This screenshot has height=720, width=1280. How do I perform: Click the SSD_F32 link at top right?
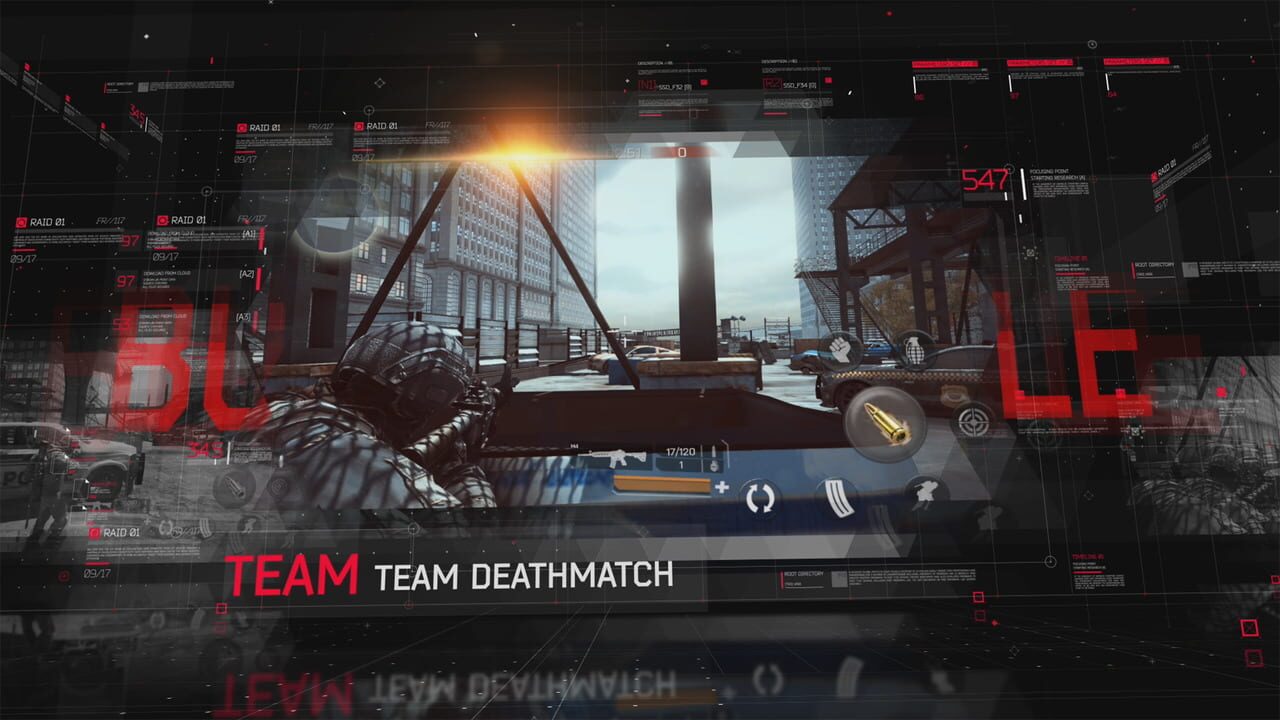pyautogui.click(x=672, y=86)
